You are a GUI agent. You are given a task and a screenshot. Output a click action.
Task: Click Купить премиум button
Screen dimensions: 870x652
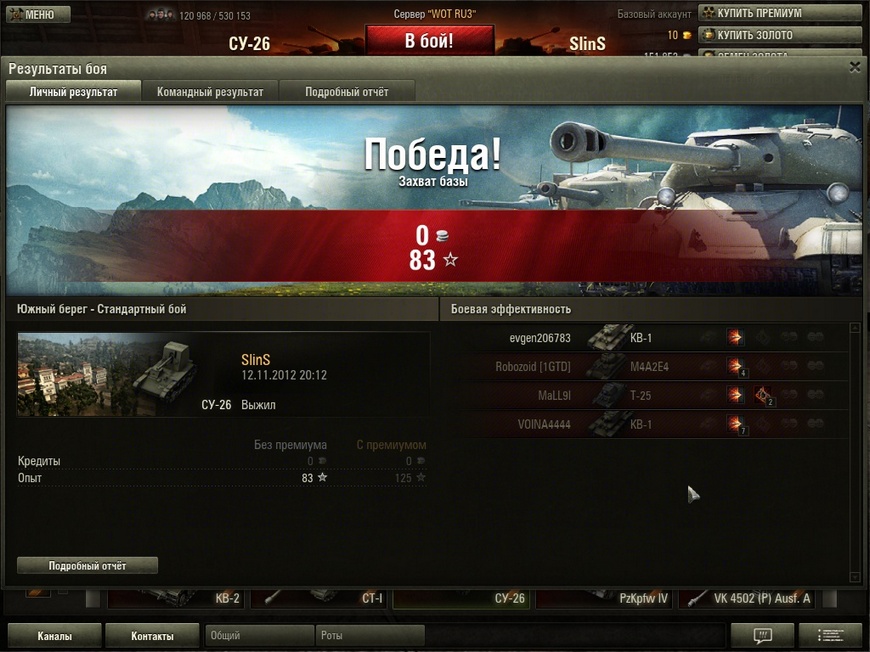779,13
